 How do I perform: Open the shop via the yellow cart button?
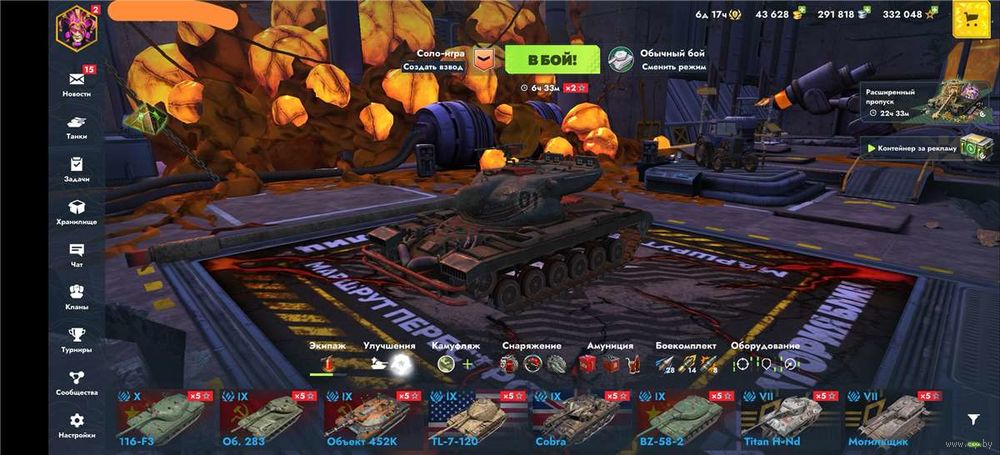pos(970,19)
